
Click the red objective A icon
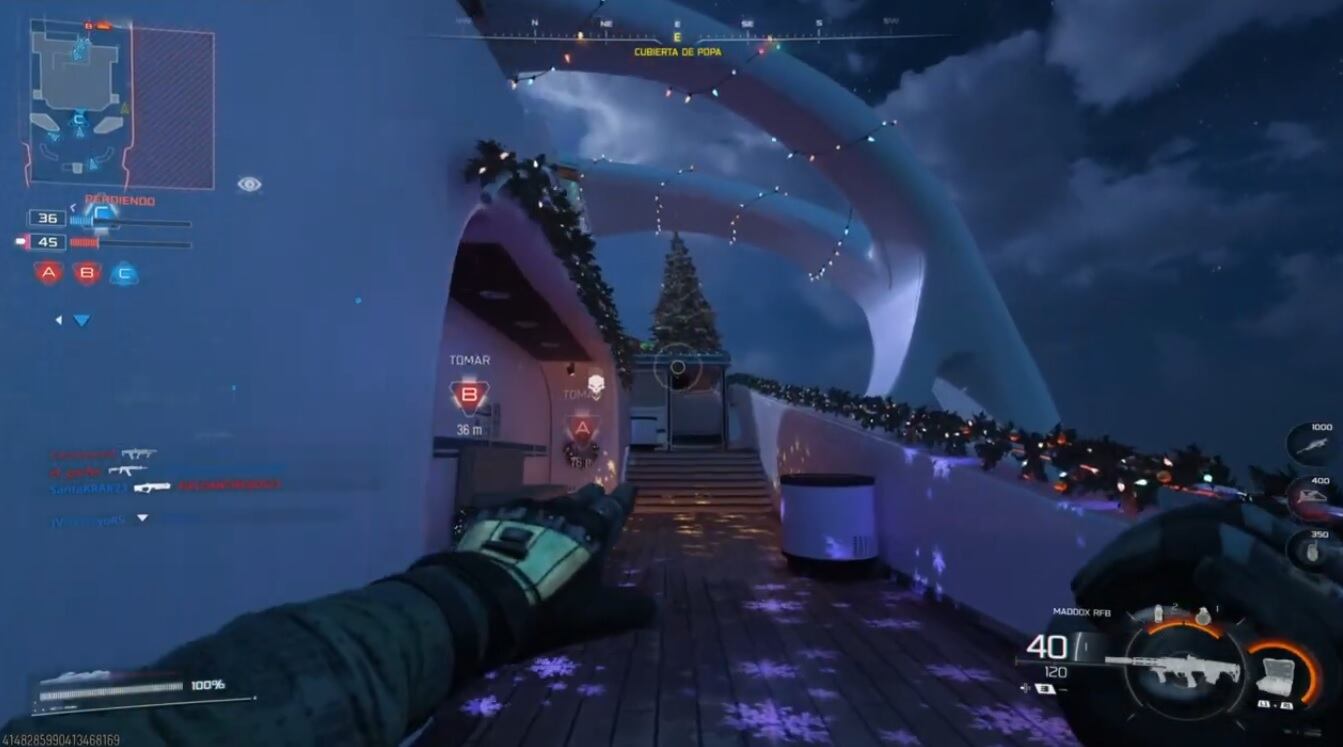pos(49,272)
